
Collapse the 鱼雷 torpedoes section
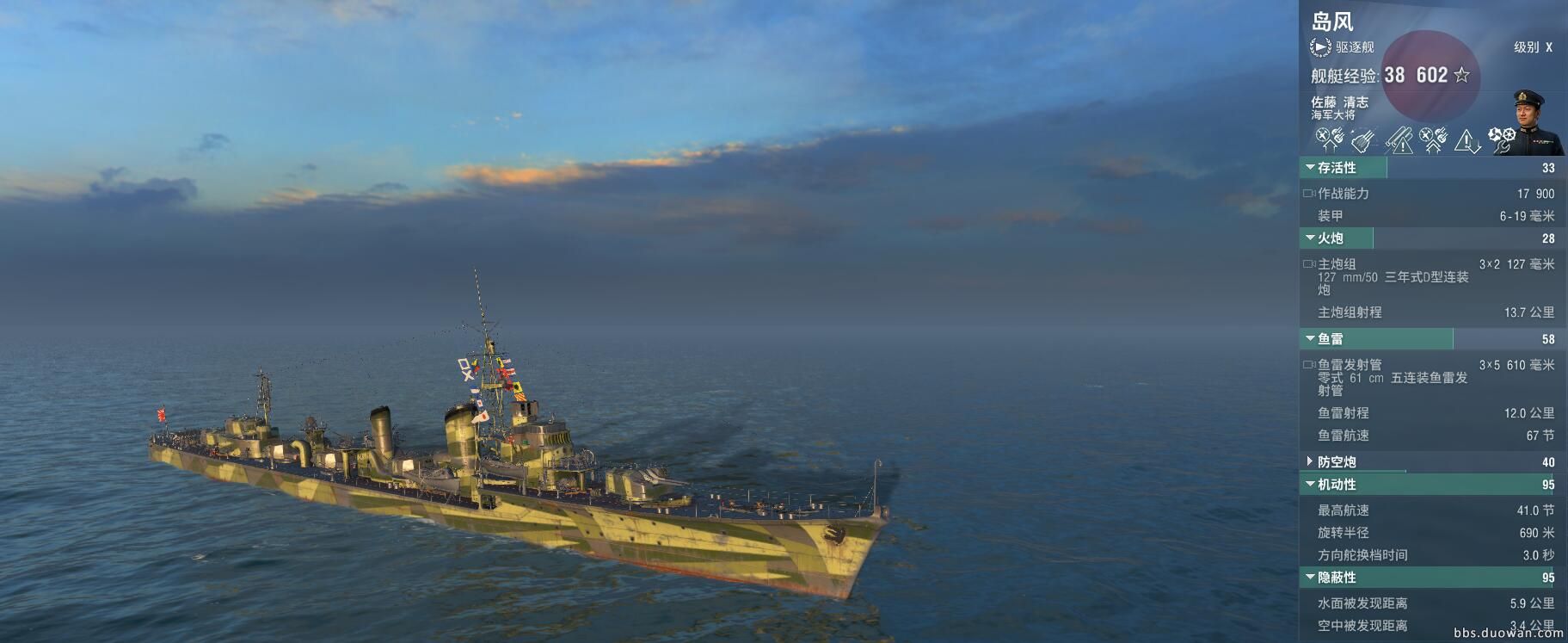click(1310, 339)
